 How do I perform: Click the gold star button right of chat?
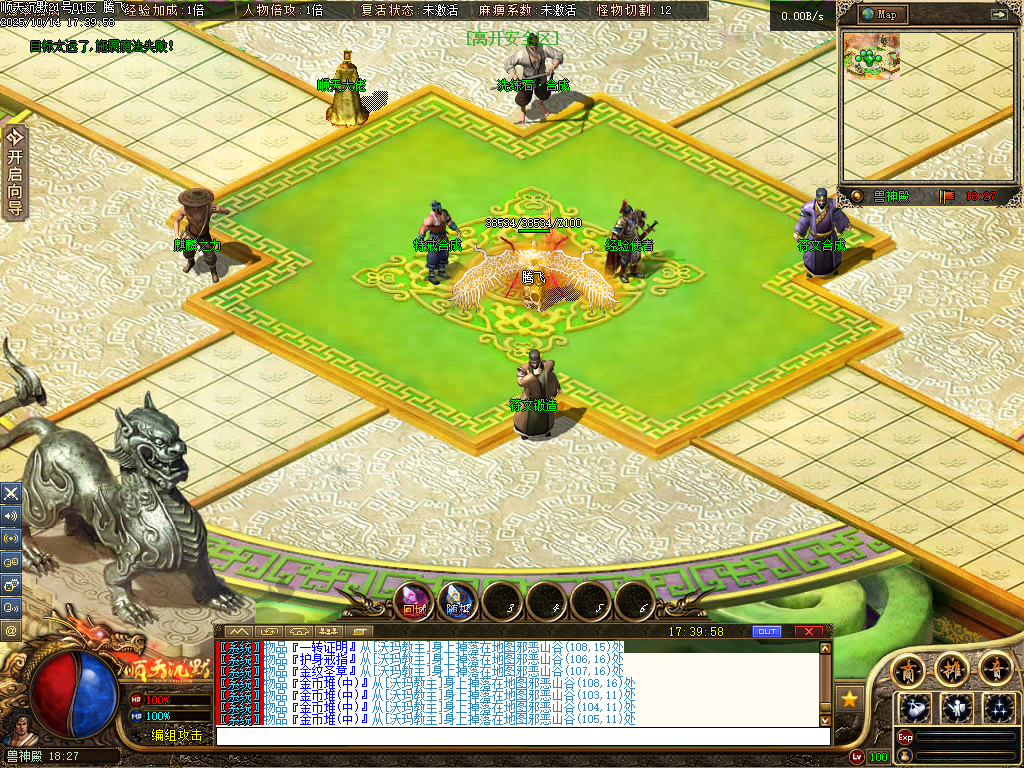coord(850,697)
